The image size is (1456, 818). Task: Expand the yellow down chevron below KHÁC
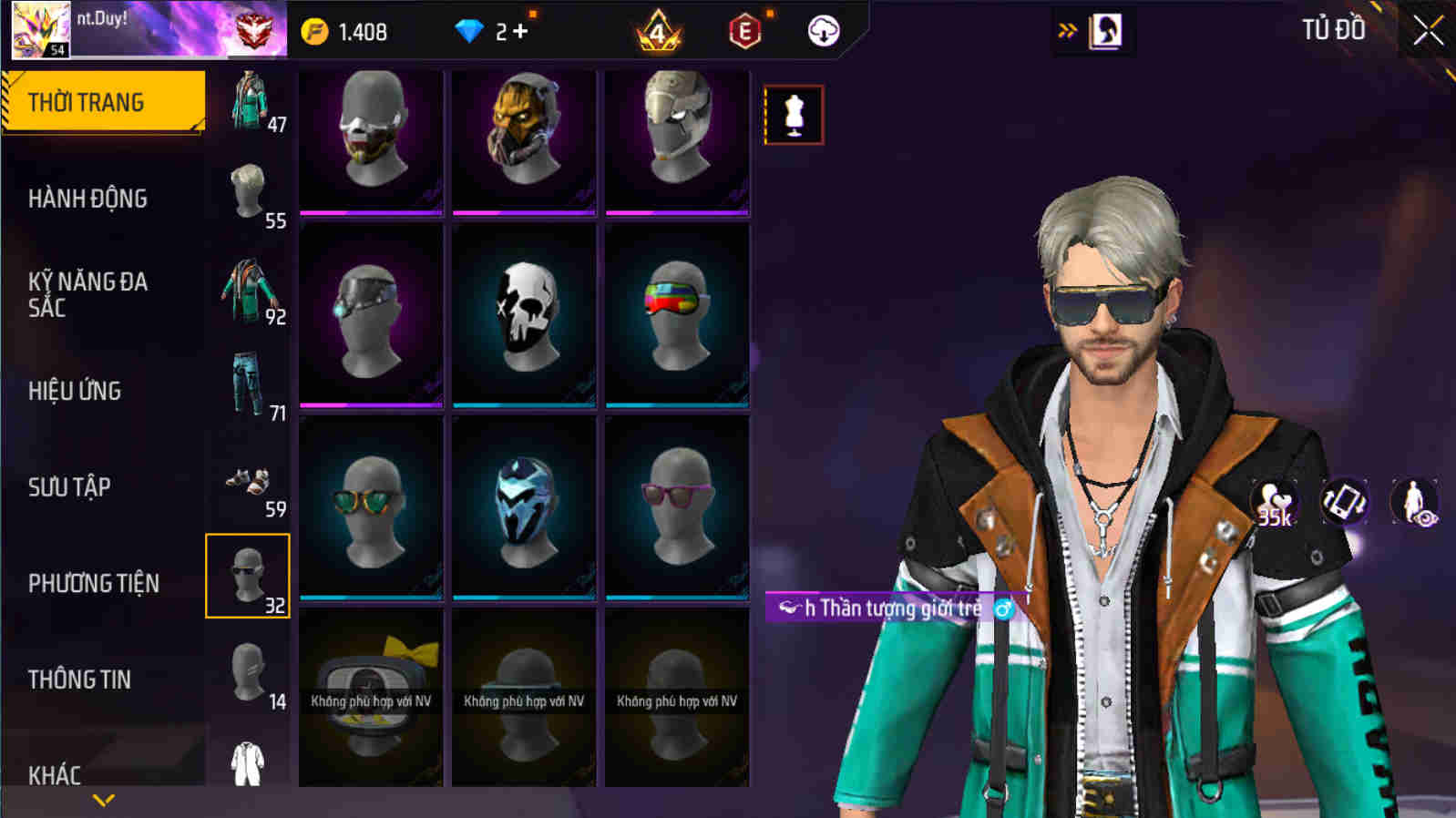pyautogui.click(x=100, y=800)
